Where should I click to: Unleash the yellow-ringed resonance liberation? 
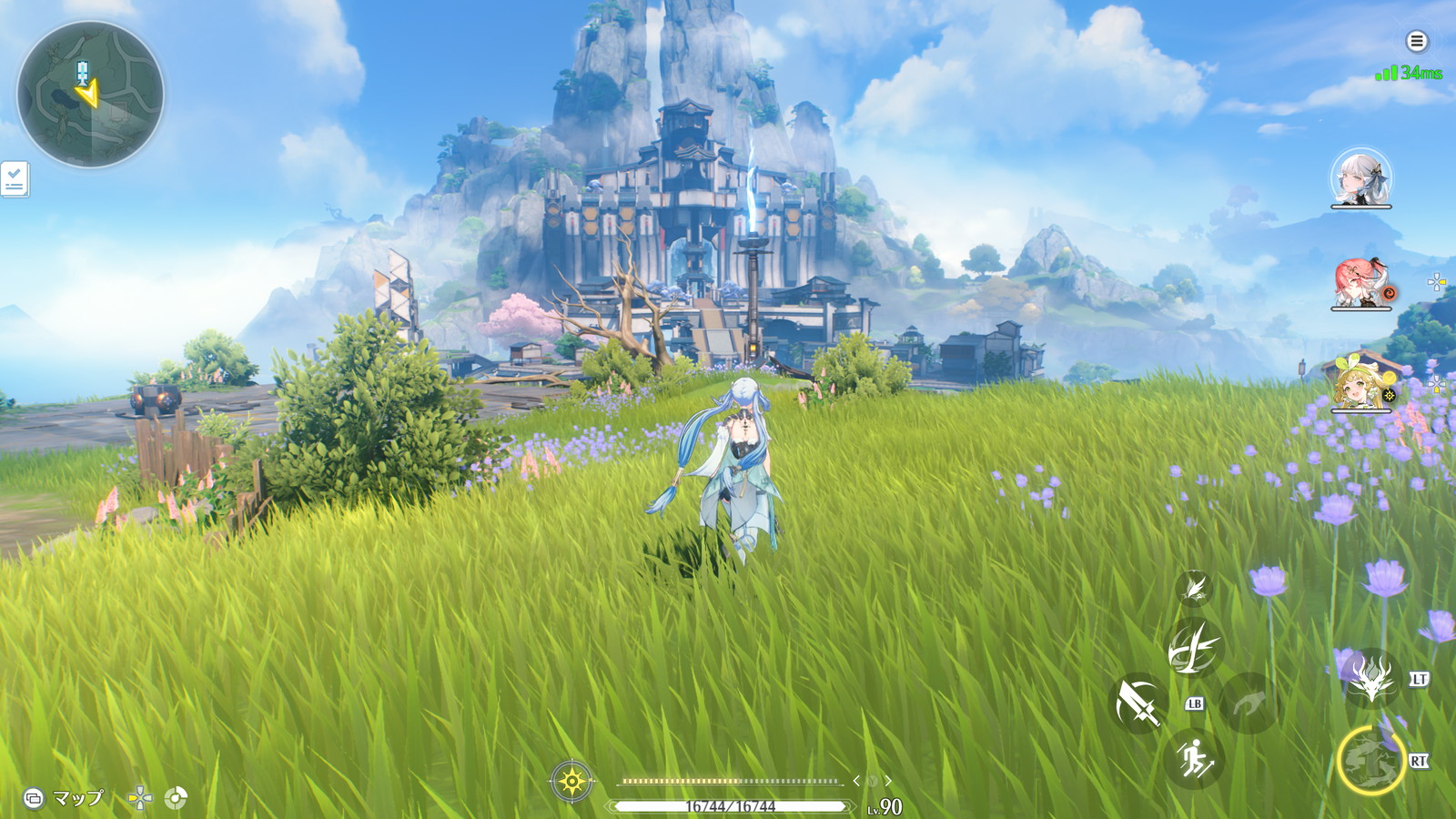click(x=1370, y=760)
